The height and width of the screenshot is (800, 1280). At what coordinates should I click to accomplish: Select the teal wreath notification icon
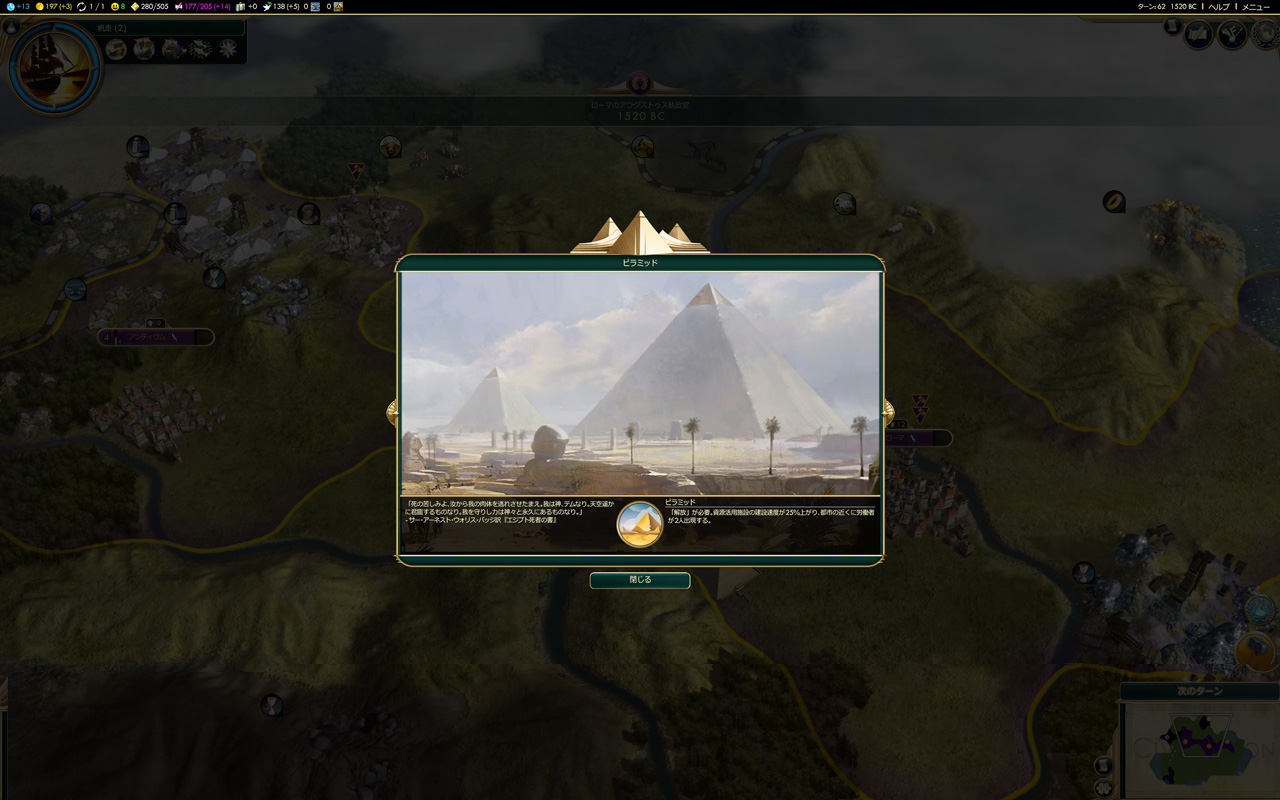1261,608
